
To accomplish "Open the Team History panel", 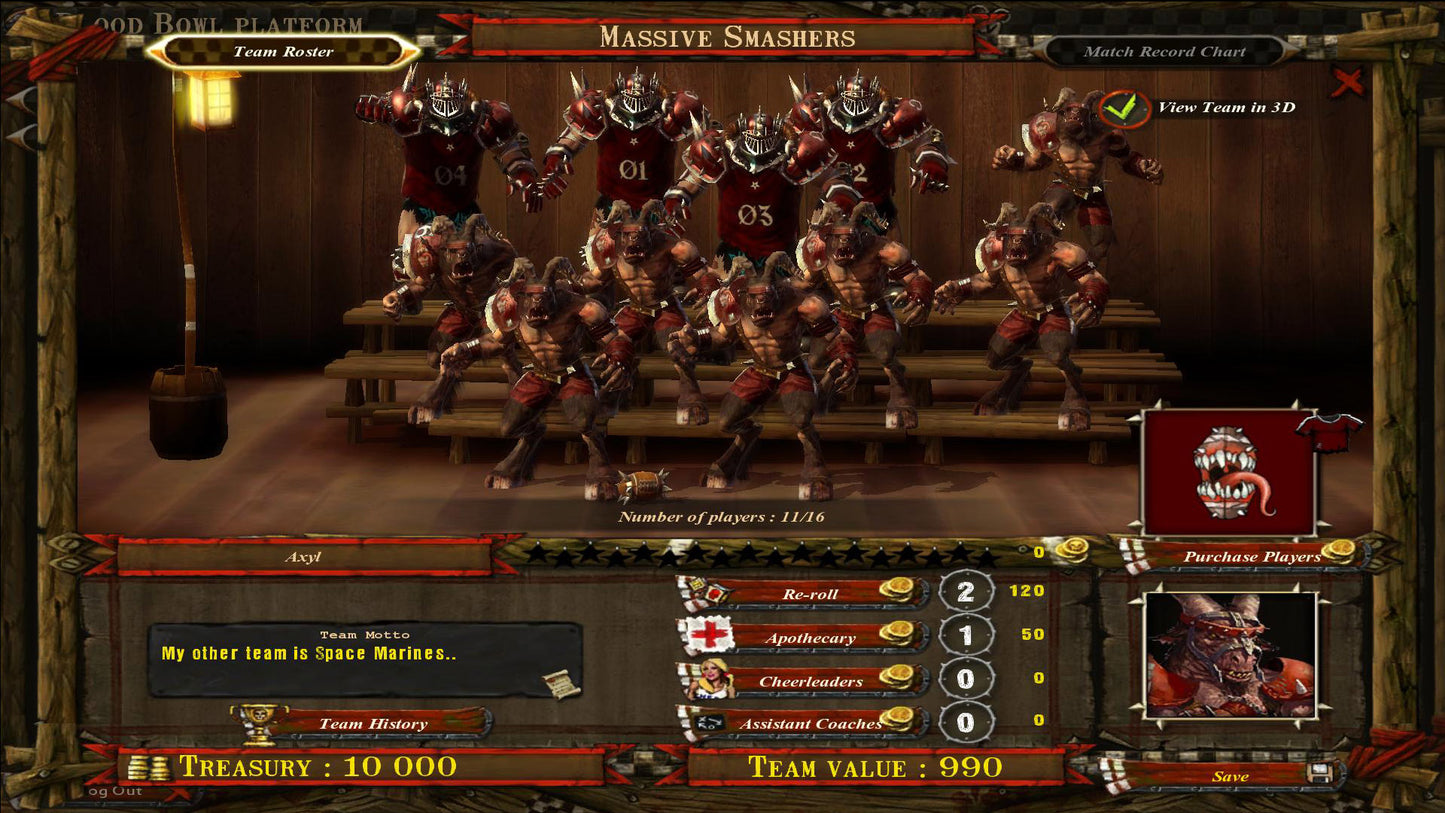I will point(372,723).
